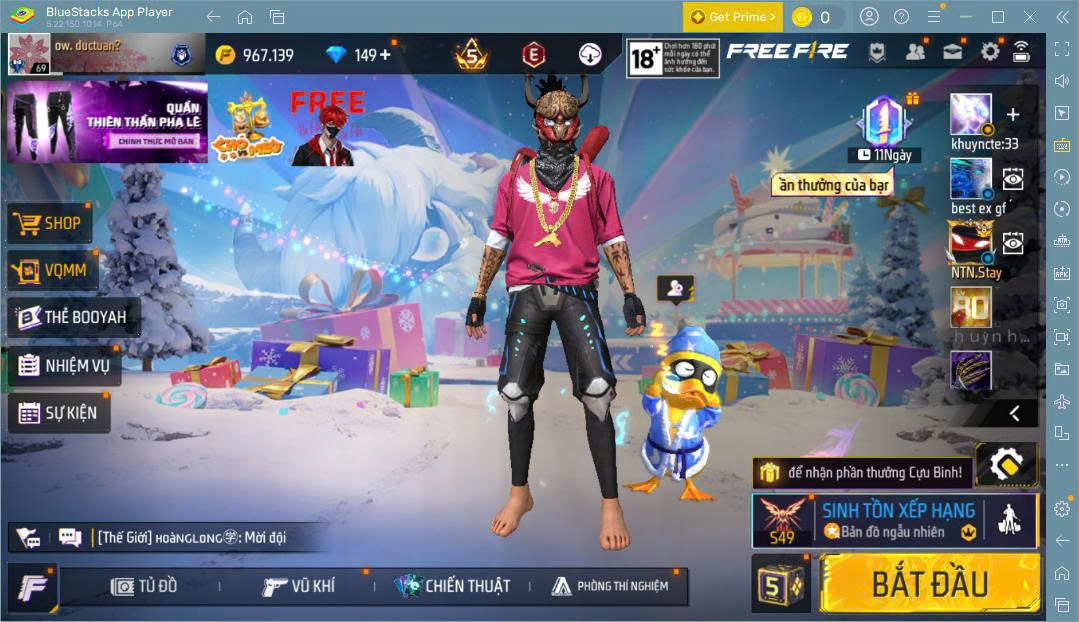Image resolution: width=1079 pixels, height=622 pixels.
Task: Open the Thiên Thần Pha Lê pants banner
Action: [107, 121]
